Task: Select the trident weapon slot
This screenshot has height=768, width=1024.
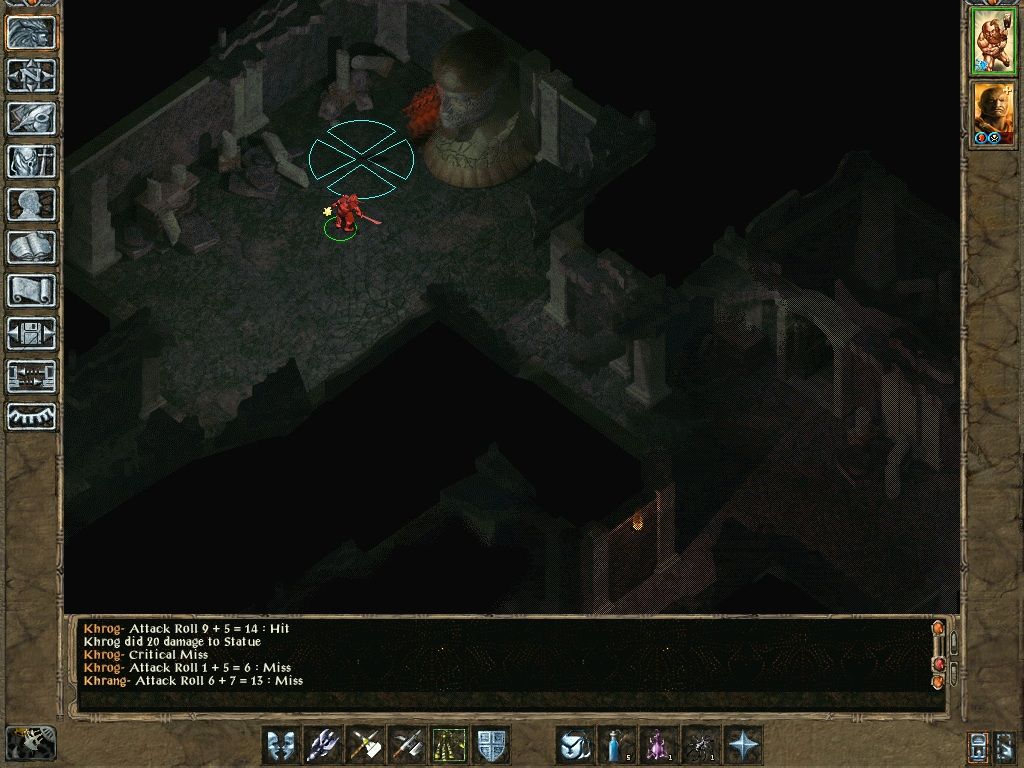Action: tap(323, 745)
